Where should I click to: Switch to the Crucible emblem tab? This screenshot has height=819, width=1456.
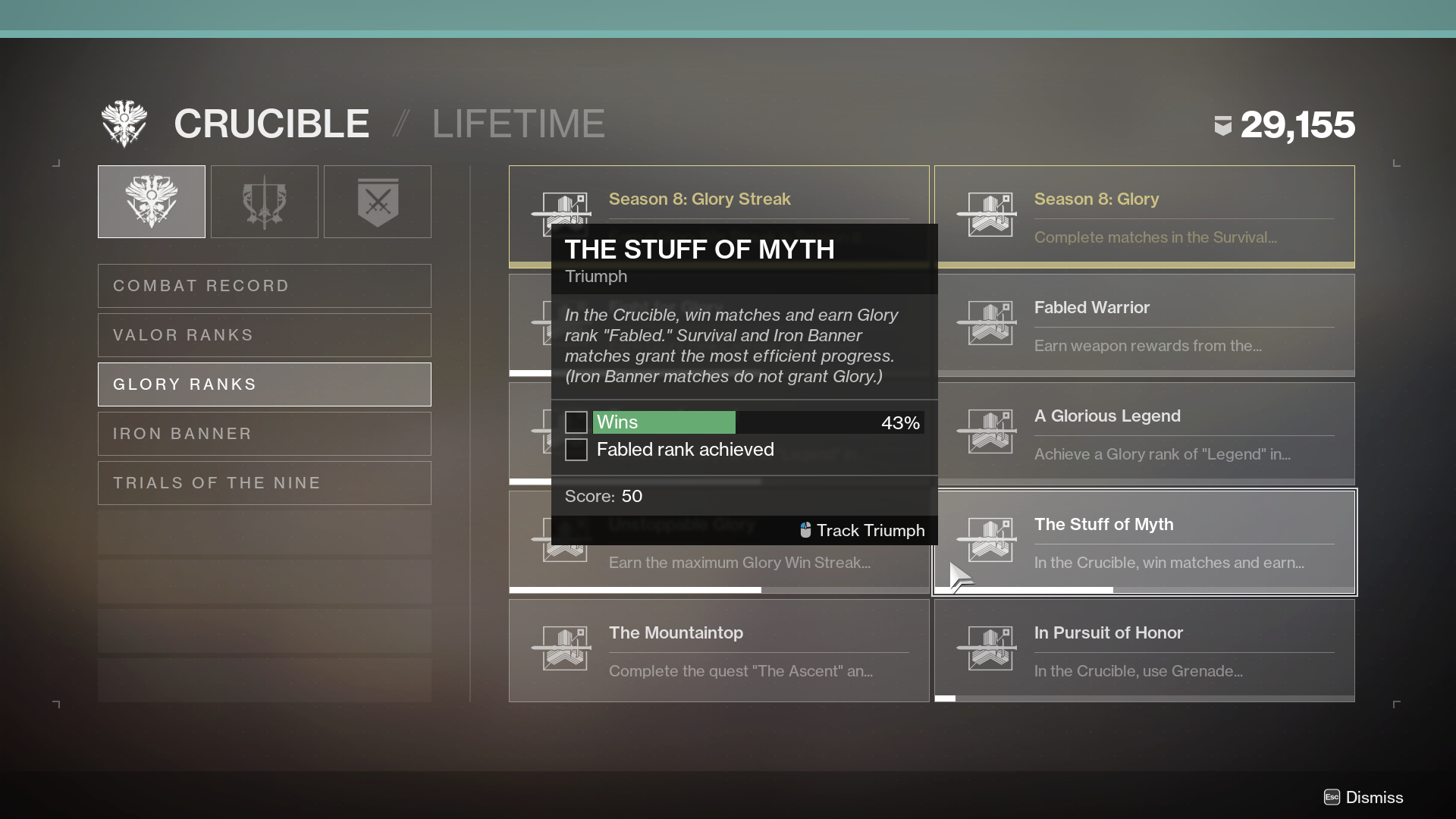pyautogui.click(x=152, y=202)
